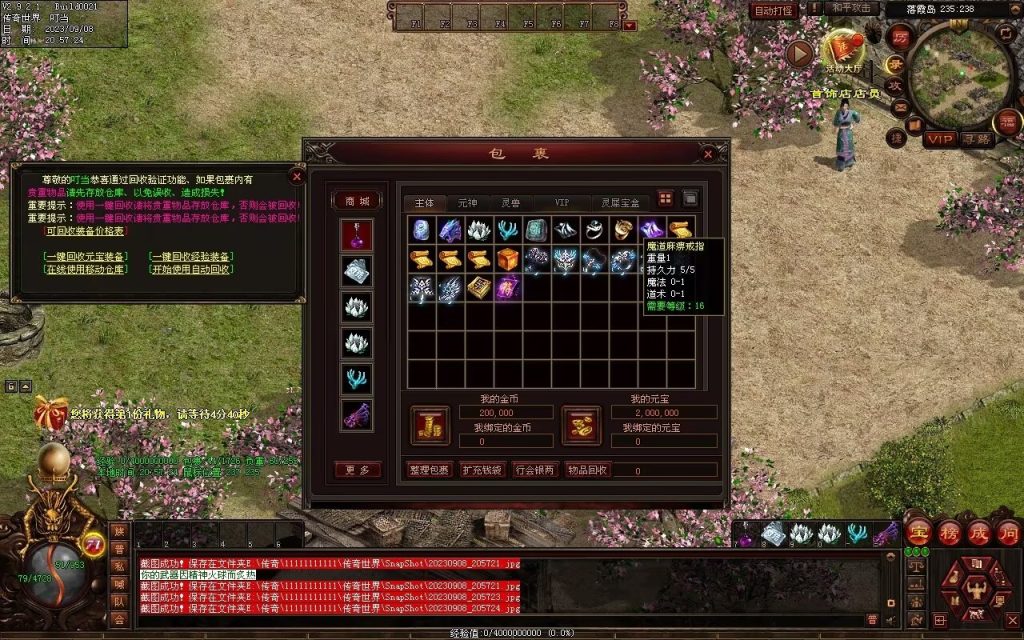Choose 一键回收元宝装备 link
1024x640 pixels.
click(86, 256)
